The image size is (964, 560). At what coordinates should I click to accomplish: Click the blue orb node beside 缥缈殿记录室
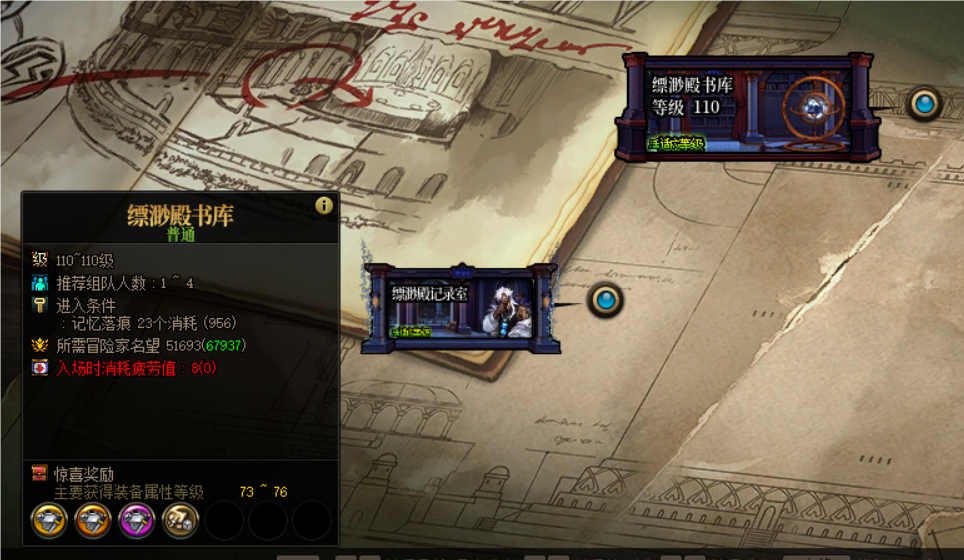[x=605, y=299]
